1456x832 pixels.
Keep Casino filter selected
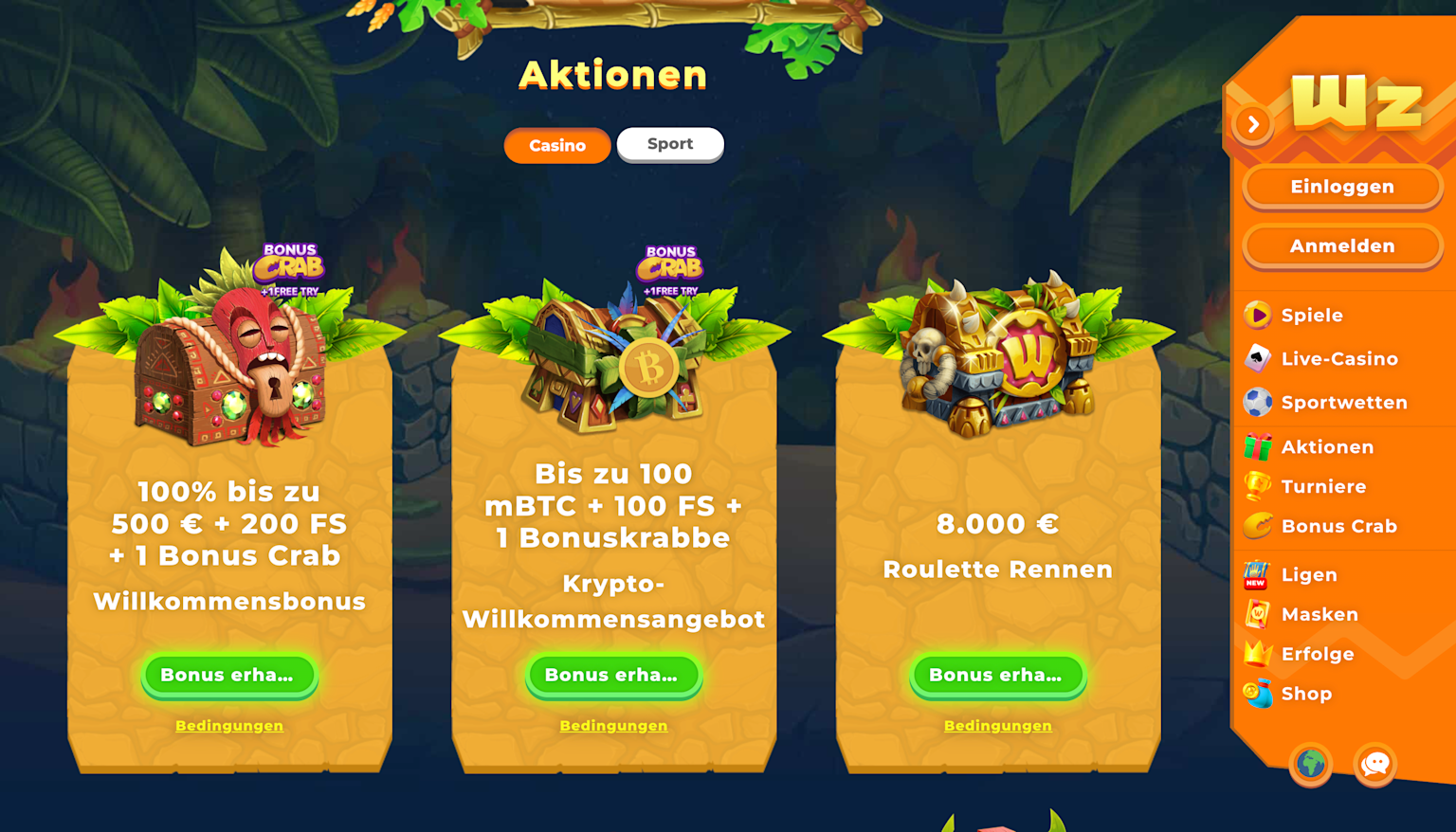557,145
